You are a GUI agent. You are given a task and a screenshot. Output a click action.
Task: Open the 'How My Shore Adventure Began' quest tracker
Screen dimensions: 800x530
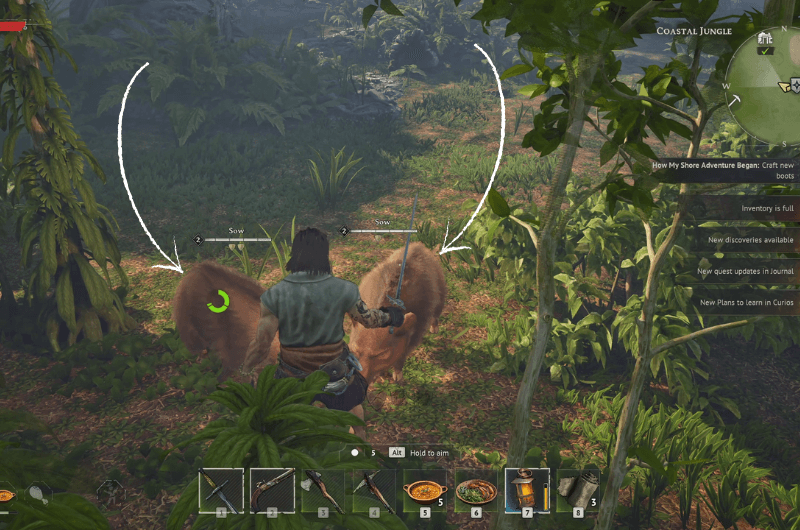point(724,170)
